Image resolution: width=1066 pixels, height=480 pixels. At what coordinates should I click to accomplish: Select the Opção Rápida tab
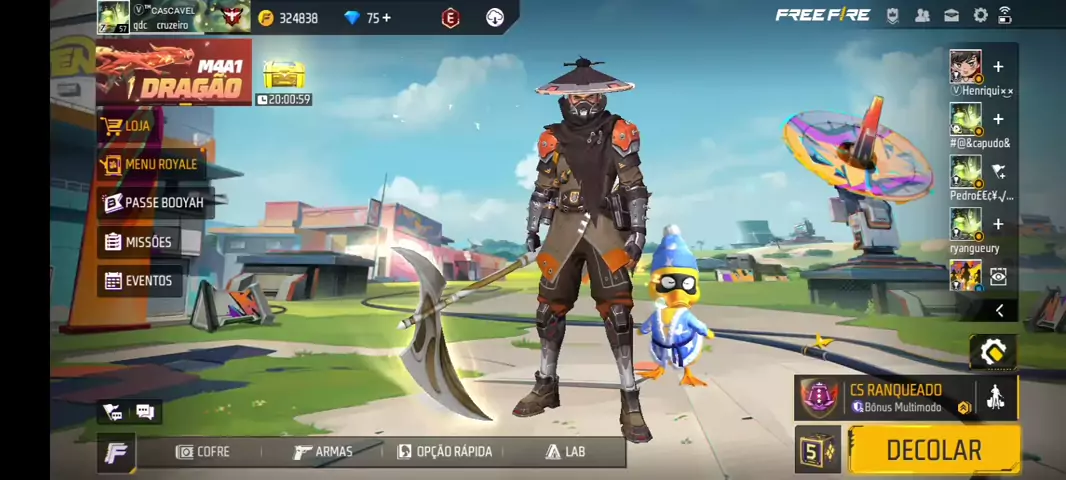point(445,452)
